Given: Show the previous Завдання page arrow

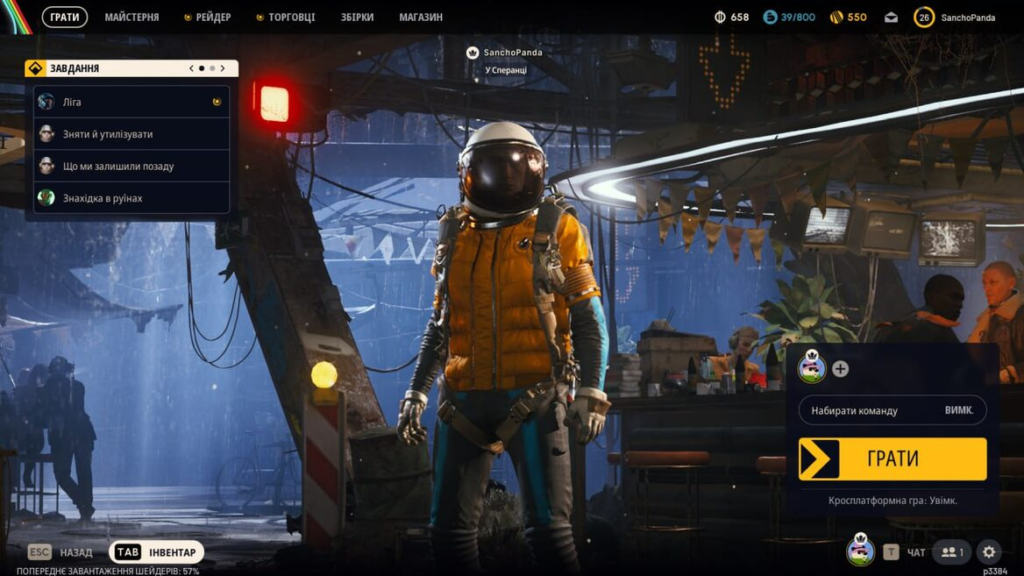Looking at the screenshot, I should (191, 68).
